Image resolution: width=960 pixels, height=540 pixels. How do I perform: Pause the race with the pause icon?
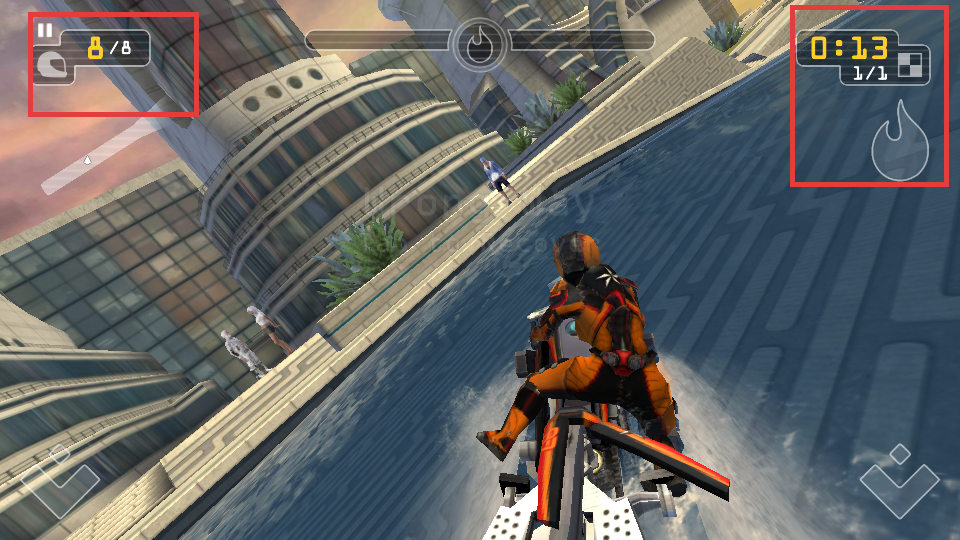click(x=45, y=31)
